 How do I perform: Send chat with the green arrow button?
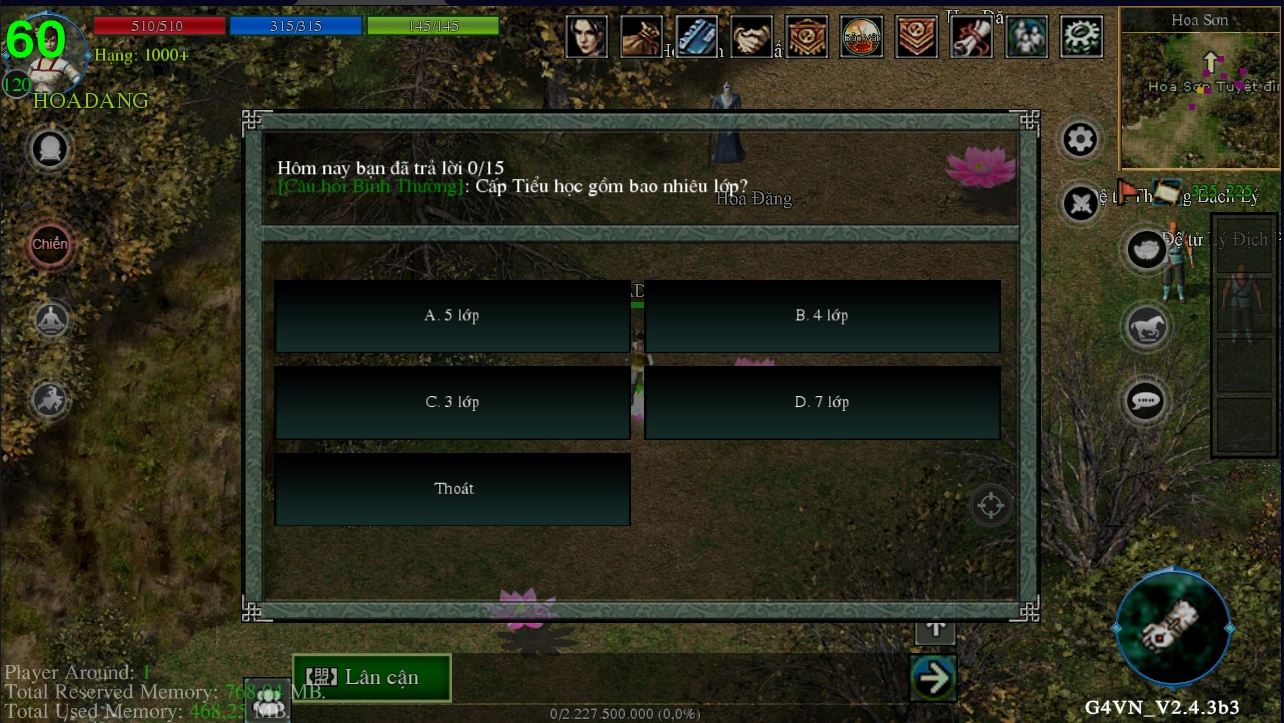pos(934,678)
